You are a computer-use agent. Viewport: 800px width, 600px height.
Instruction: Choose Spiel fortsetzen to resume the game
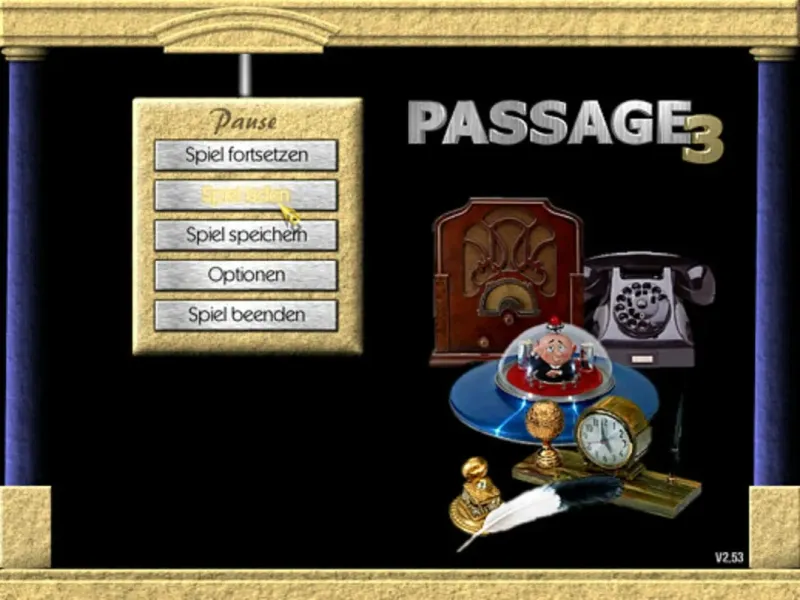click(x=246, y=155)
